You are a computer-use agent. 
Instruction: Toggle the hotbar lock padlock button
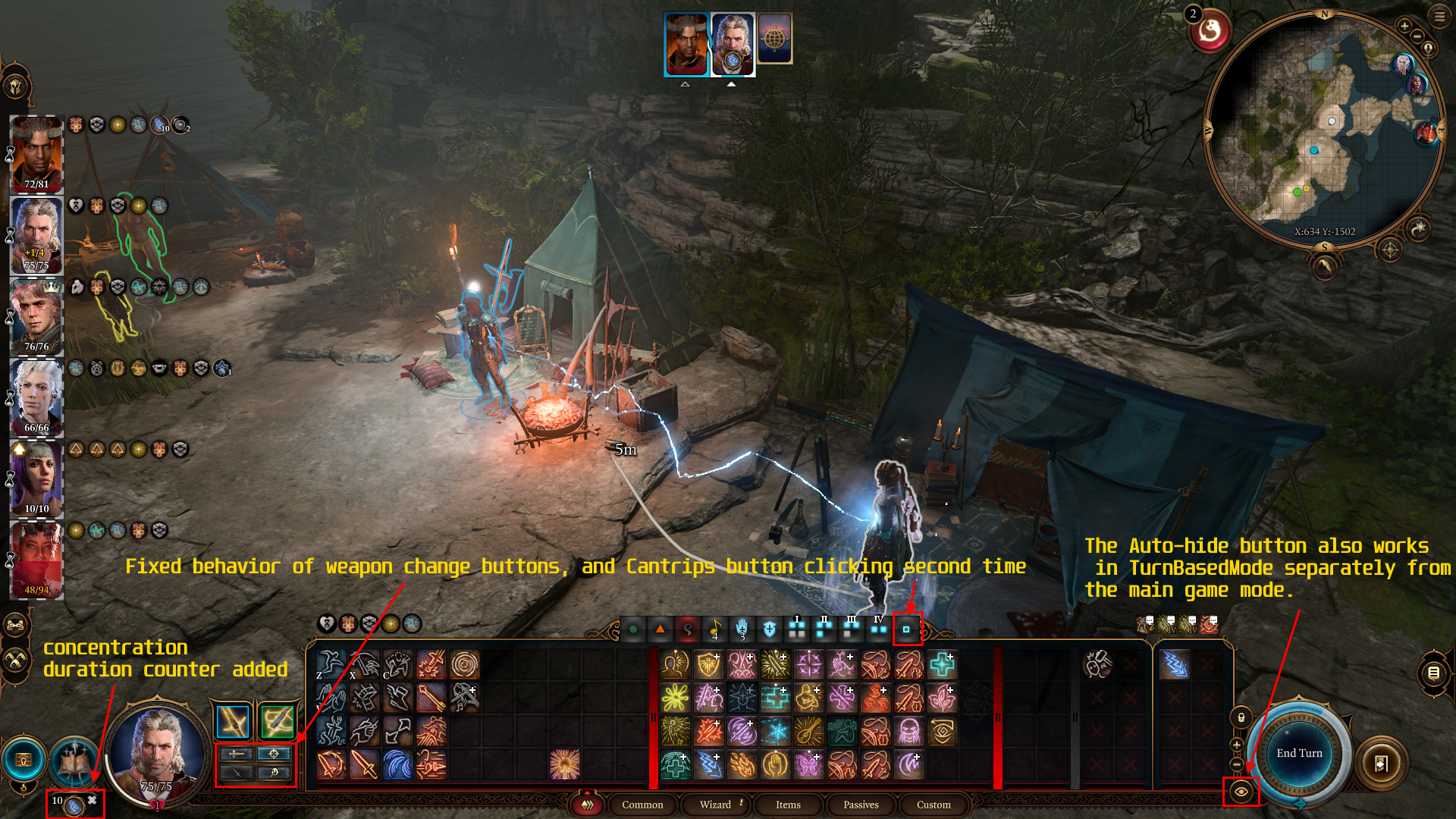pos(1241,717)
